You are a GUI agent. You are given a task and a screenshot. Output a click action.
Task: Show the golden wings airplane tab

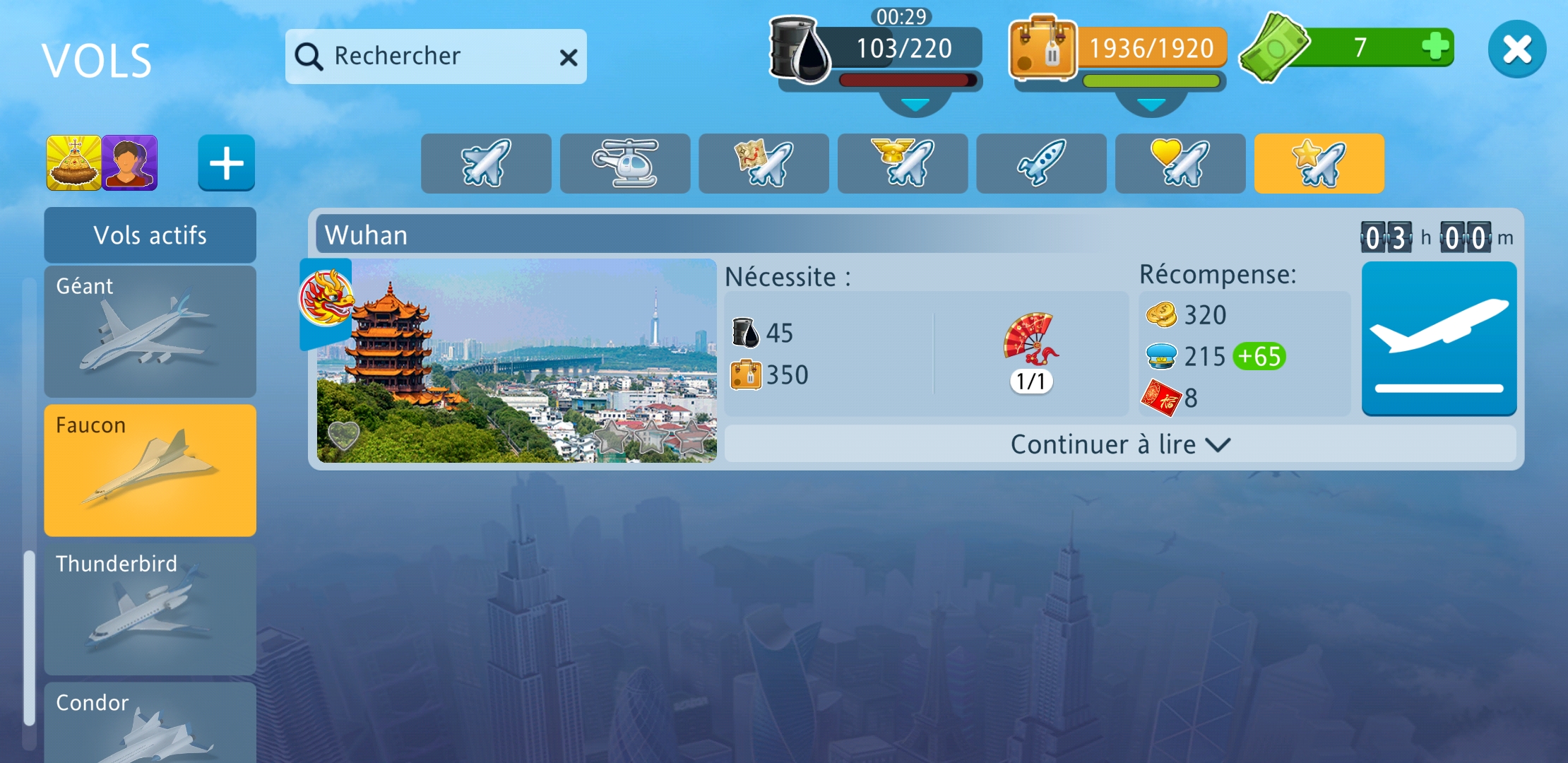(903, 163)
